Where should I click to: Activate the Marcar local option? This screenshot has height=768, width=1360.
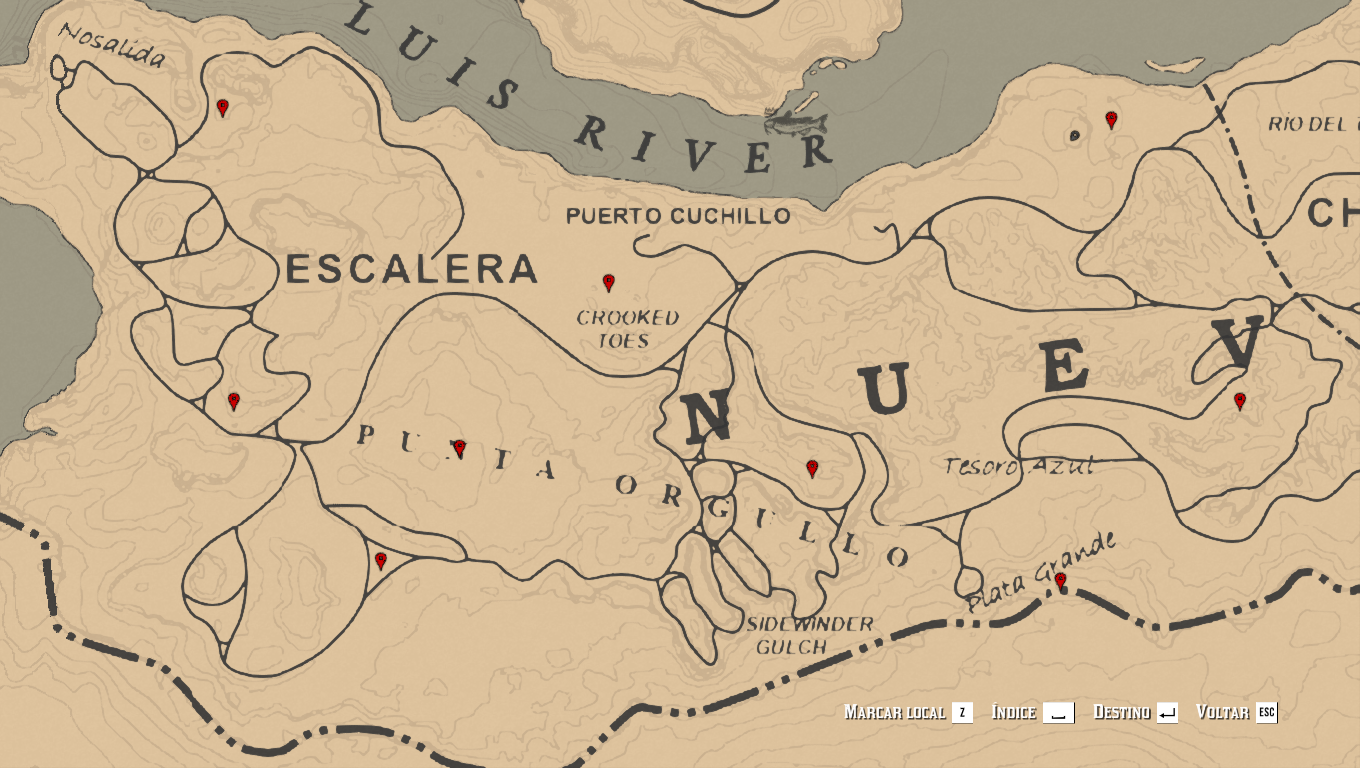click(907, 712)
